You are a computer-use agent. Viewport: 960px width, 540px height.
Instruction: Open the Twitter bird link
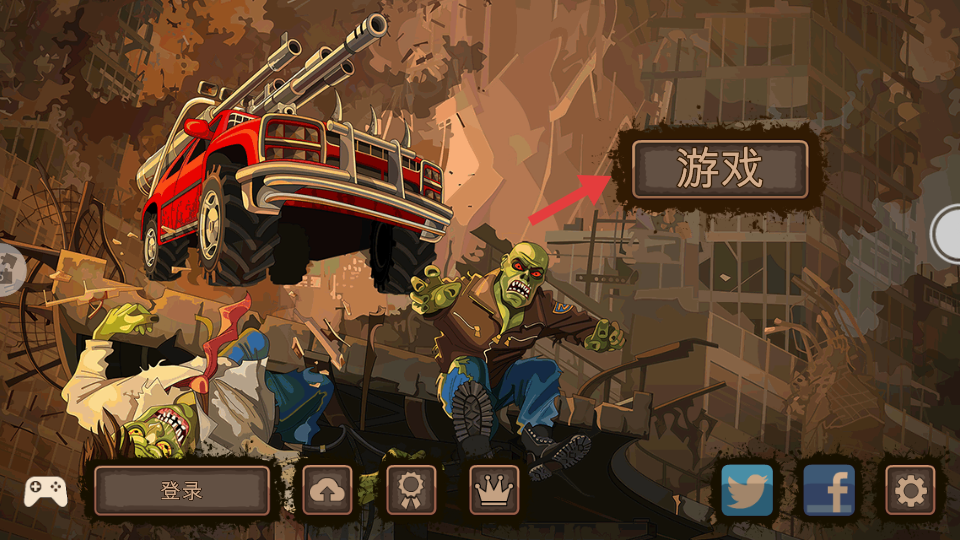pyautogui.click(x=747, y=490)
